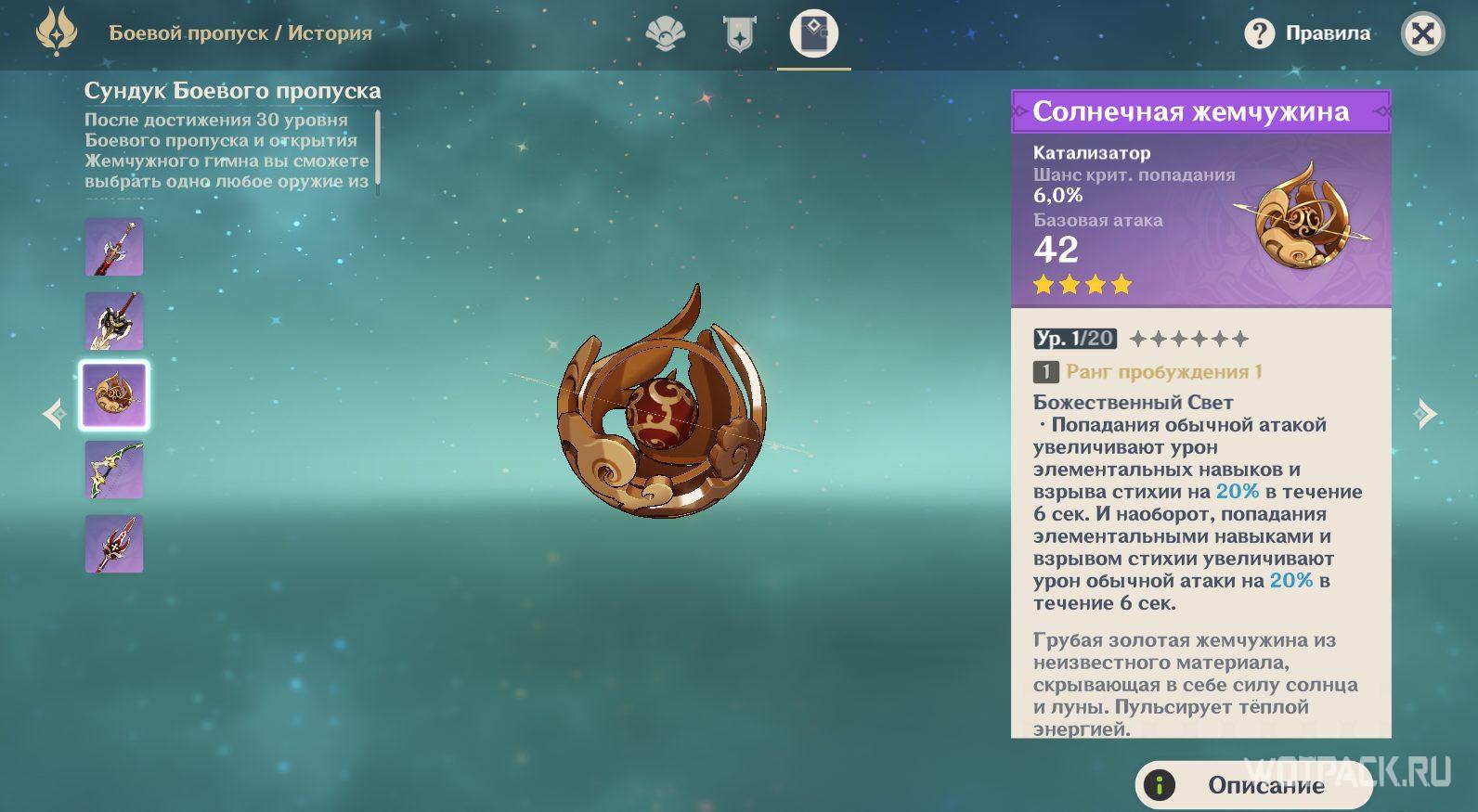Select the red sword weapon thumbnail

coord(114,248)
